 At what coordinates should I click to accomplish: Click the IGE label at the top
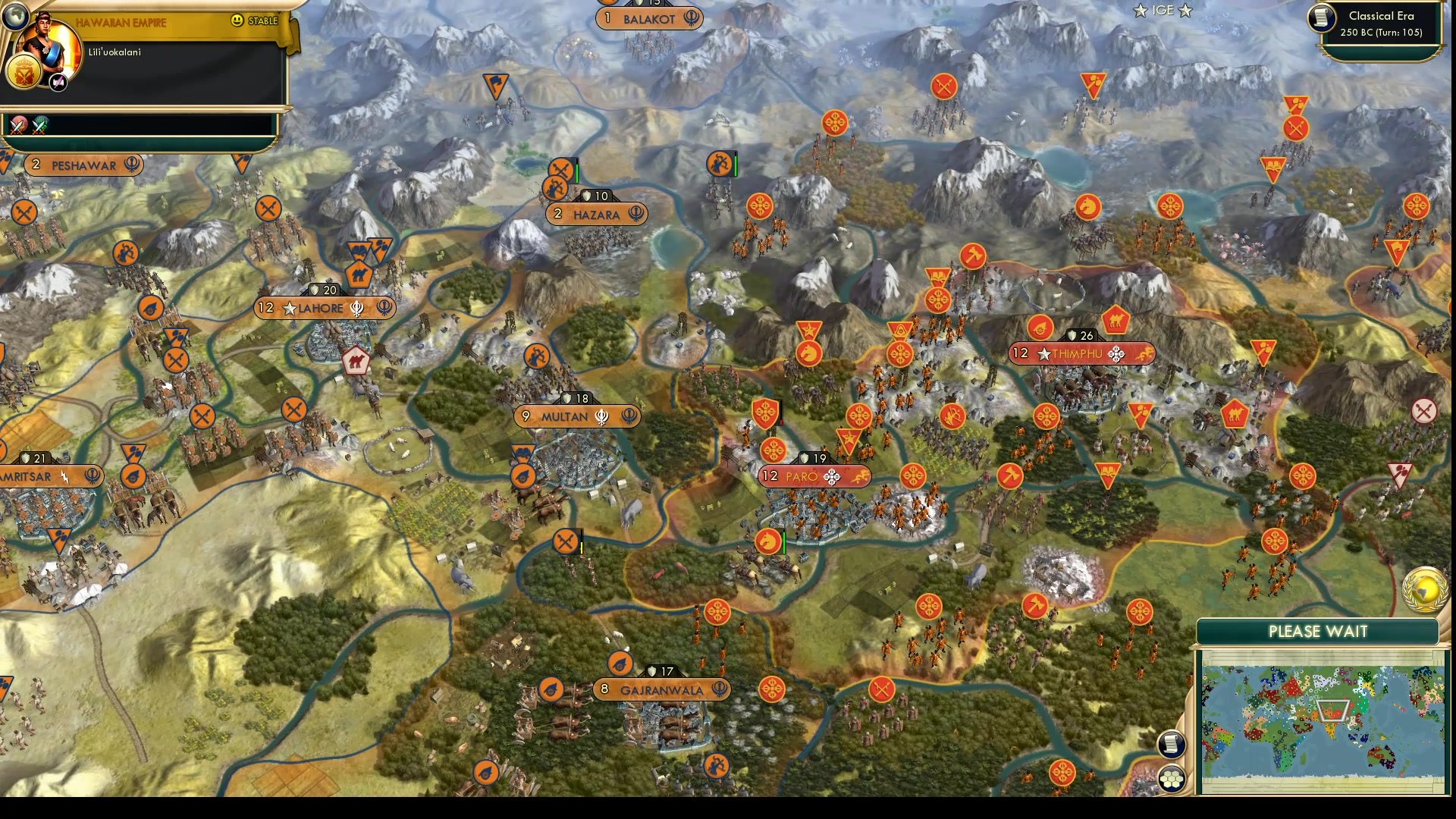[1163, 11]
